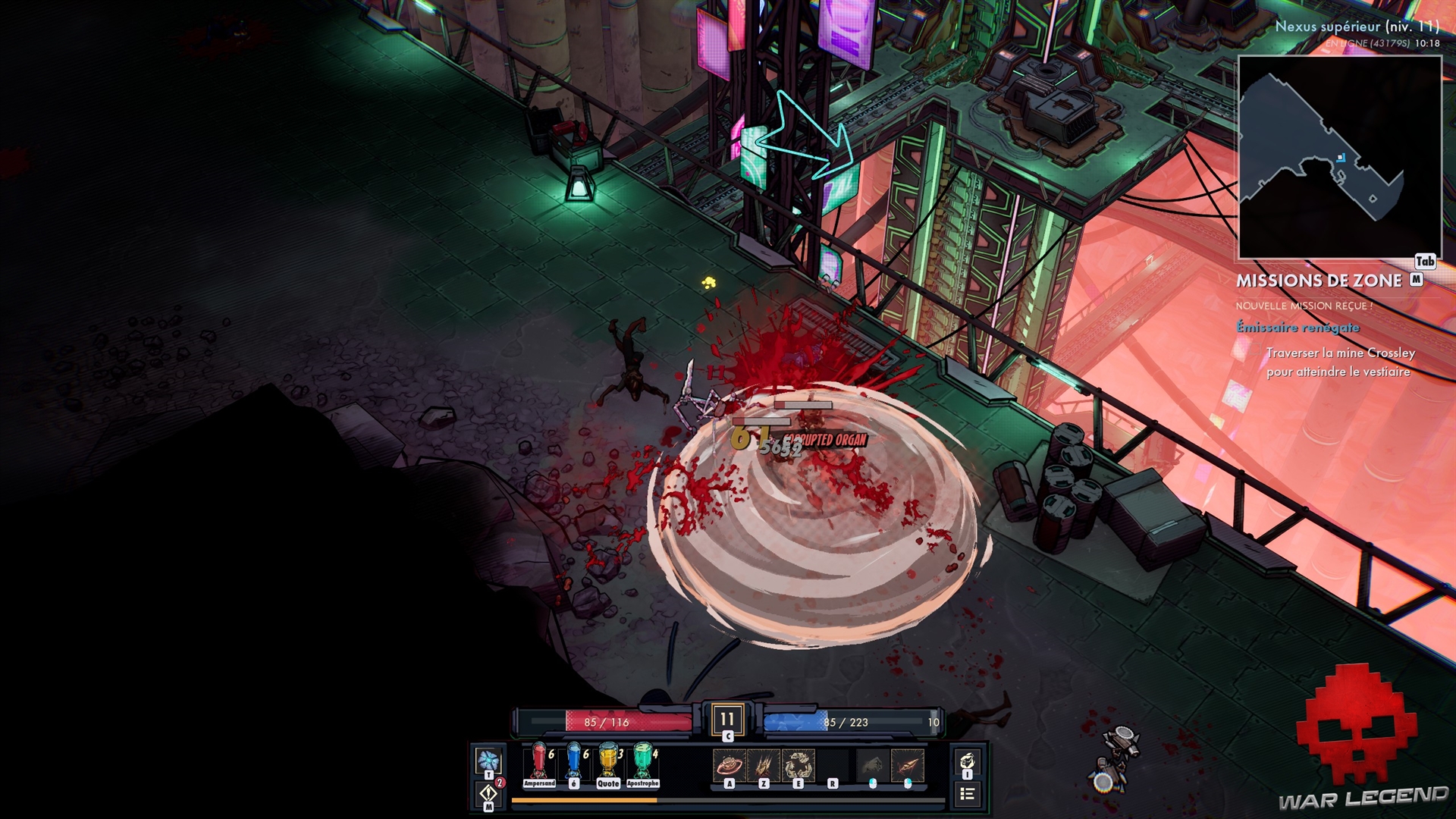
Task: Open the blue crystal portal icon
Action: click(x=488, y=761)
